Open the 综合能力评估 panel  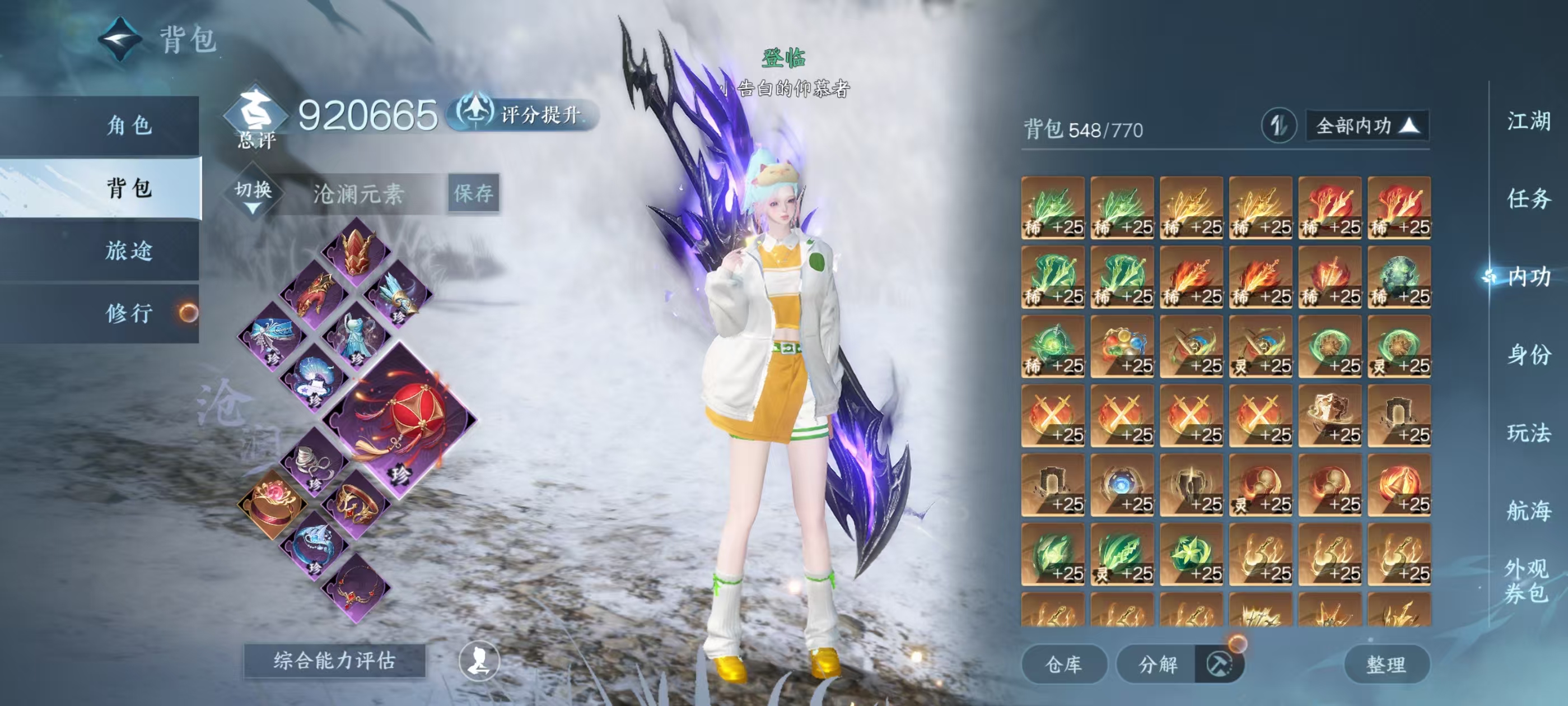tap(334, 660)
